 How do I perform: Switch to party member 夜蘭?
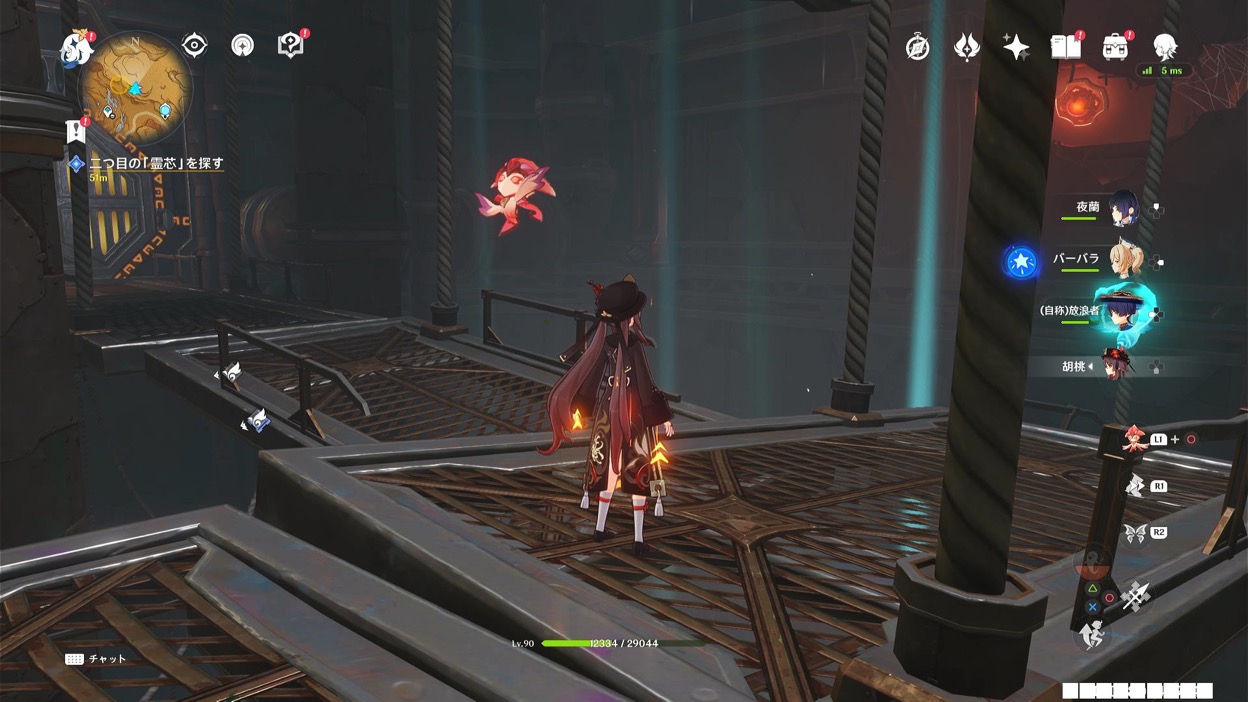click(x=1121, y=208)
